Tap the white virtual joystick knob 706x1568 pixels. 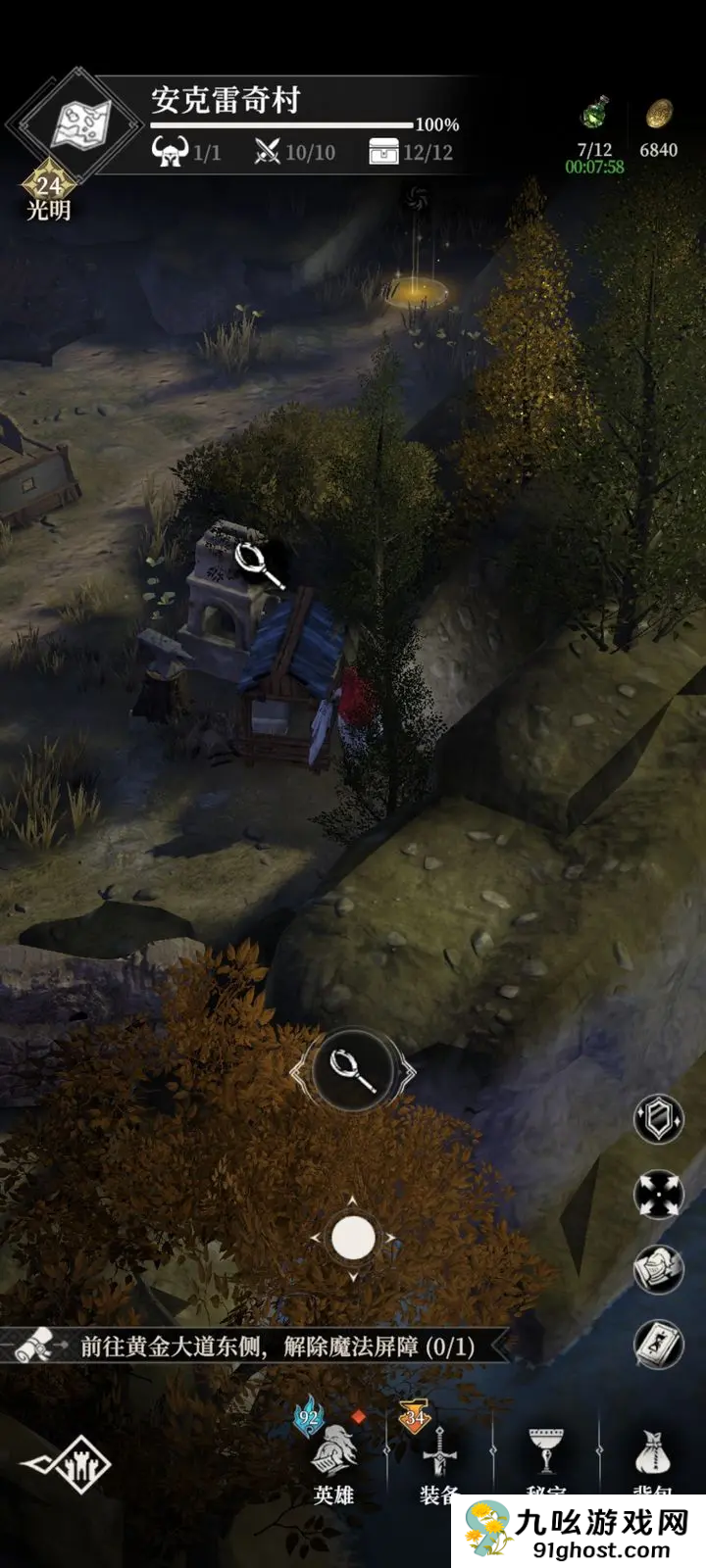coord(353,1238)
